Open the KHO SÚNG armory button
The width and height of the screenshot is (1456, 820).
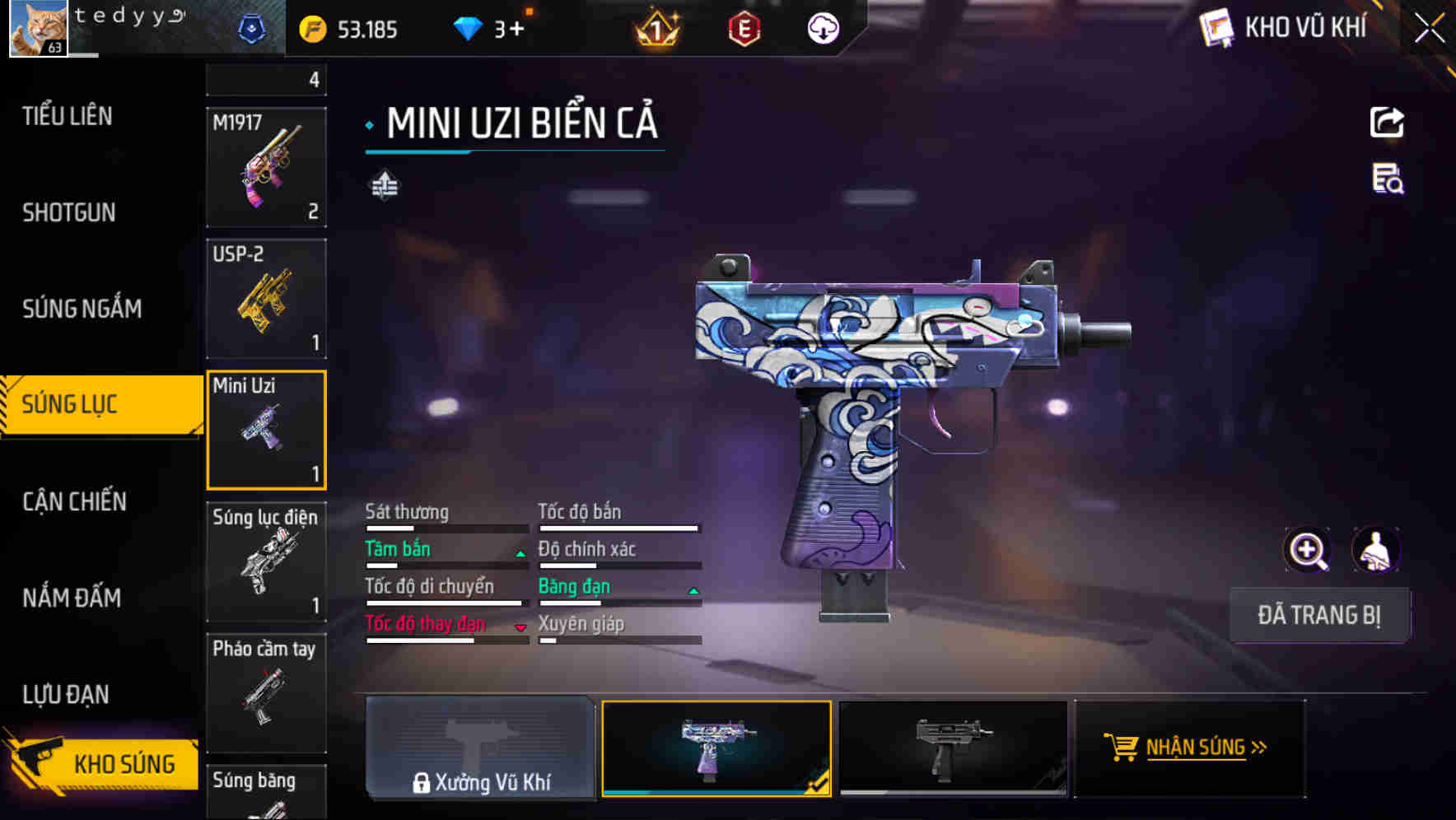(103, 763)
